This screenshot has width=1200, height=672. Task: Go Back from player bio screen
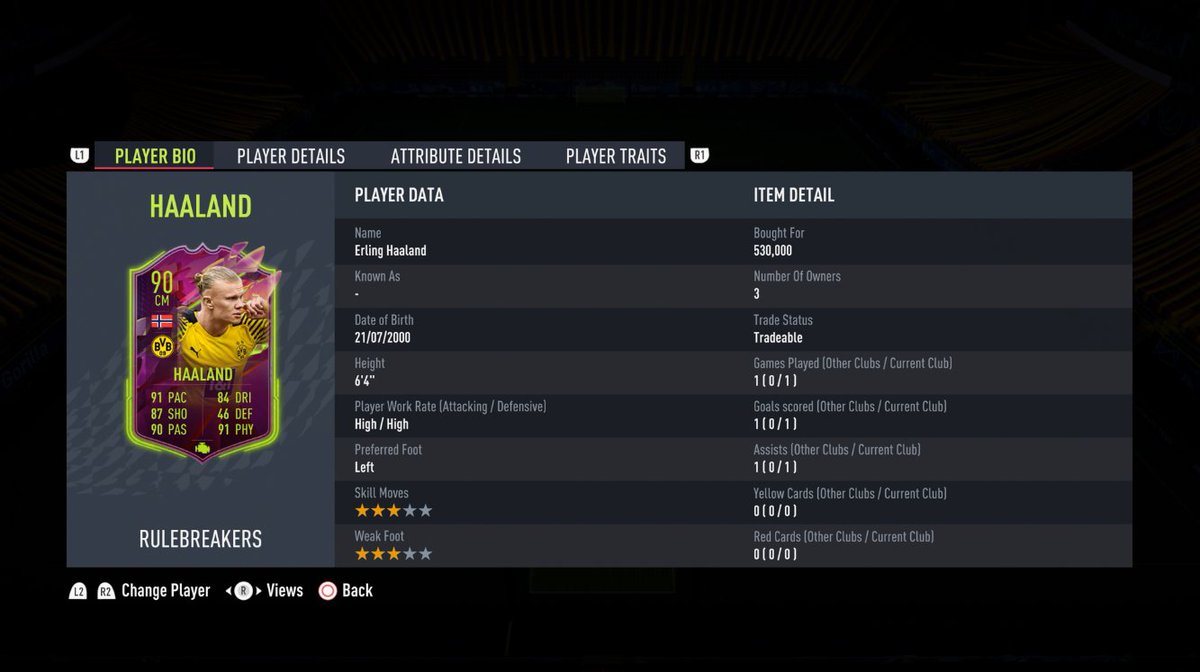click(x=356, y=591)
